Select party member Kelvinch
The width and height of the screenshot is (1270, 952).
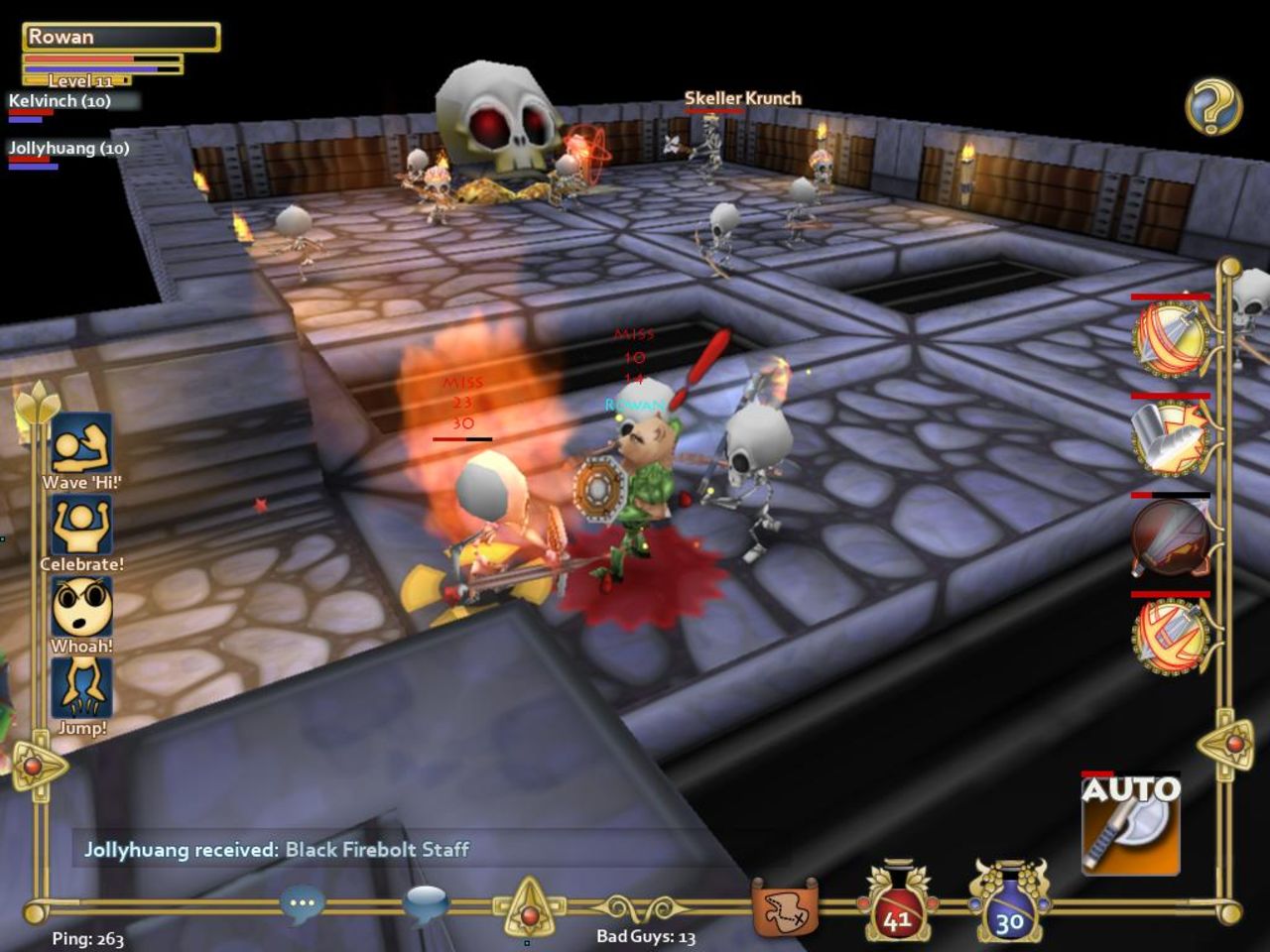[x=60, y=100]
